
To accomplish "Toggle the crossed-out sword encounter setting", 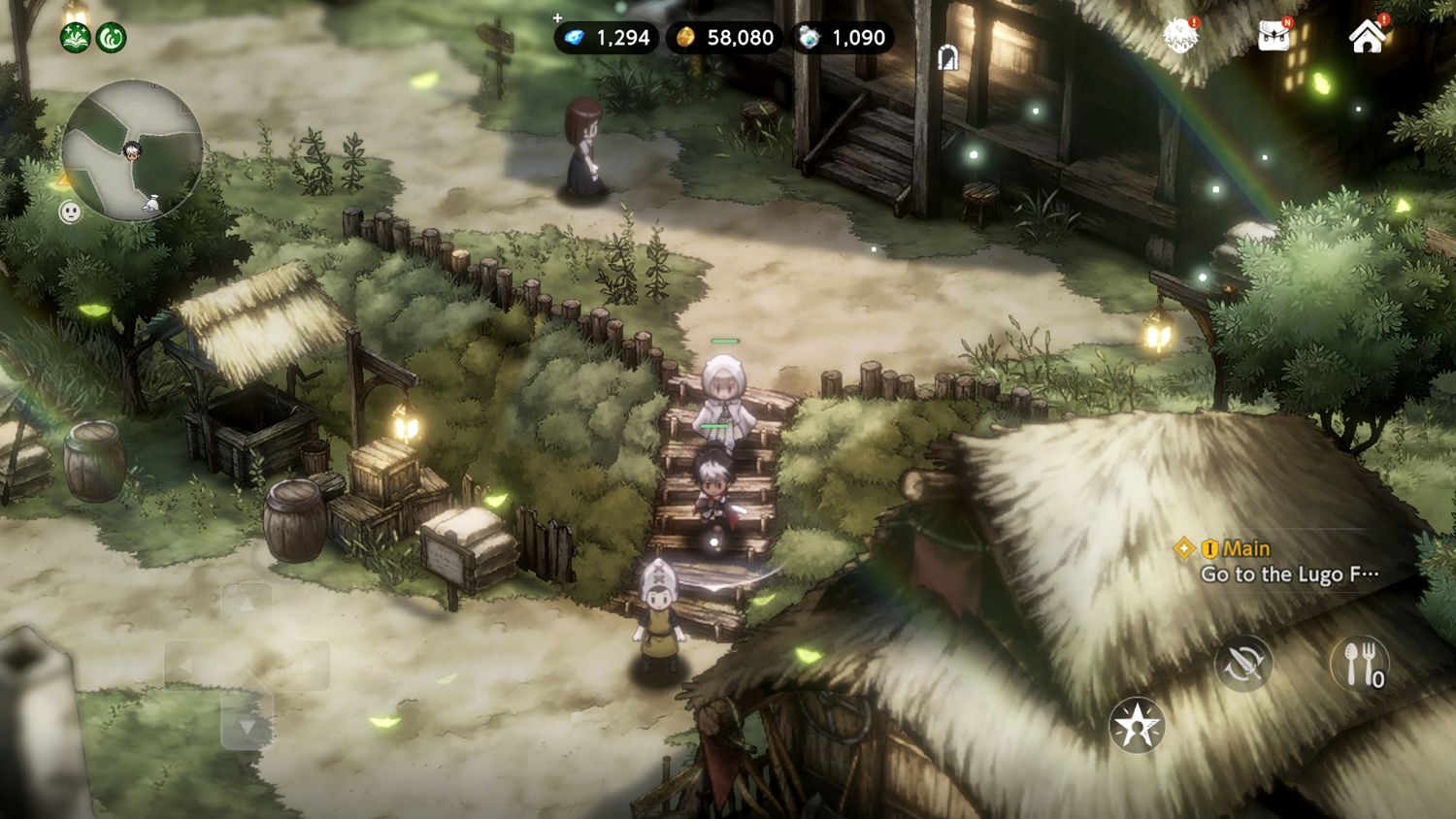I will [x=1246, y=665].
